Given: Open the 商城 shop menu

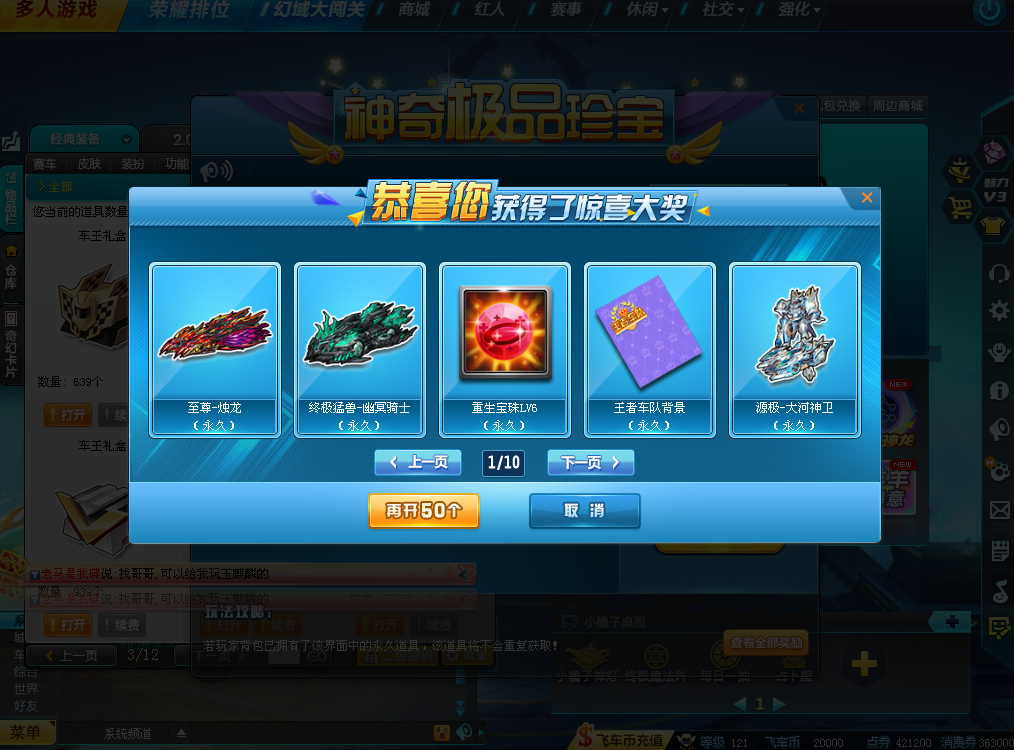Looking at the screenshot, I should [x=413, y=10].
